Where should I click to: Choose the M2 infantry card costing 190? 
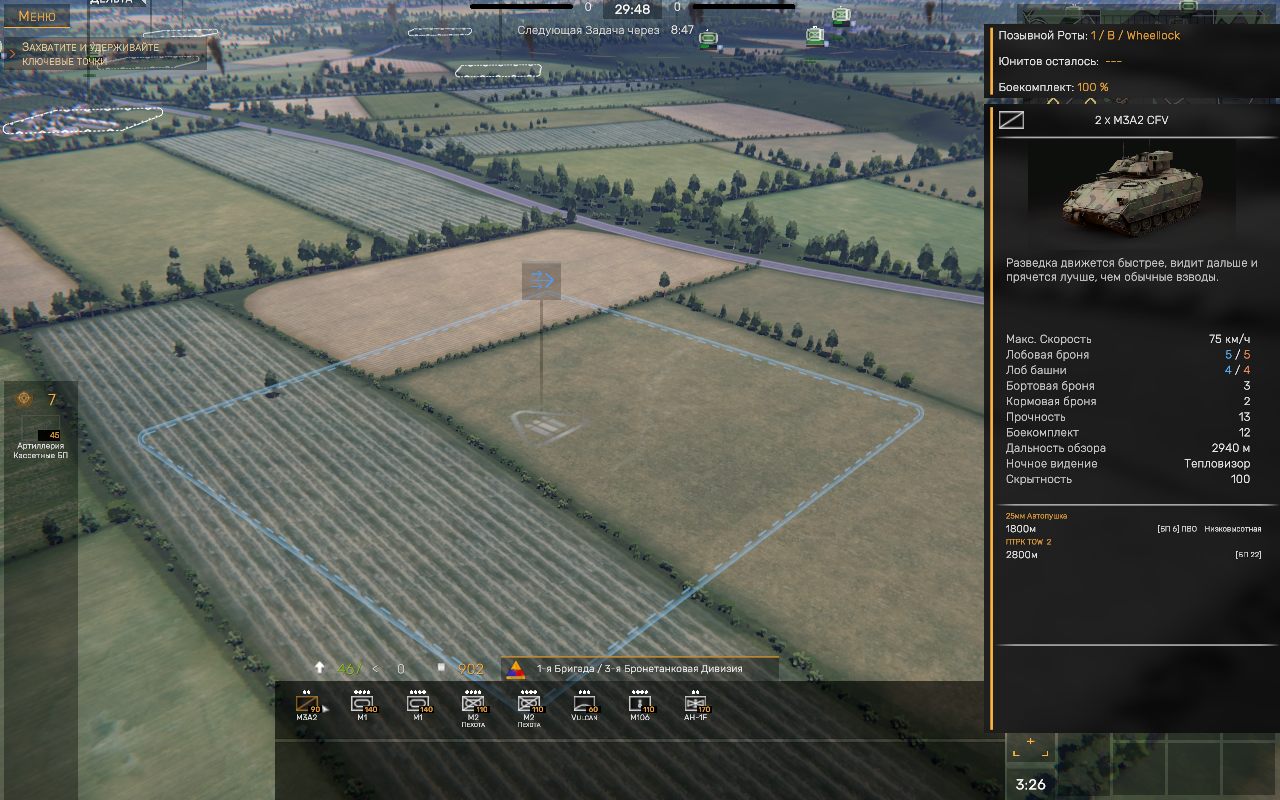pos(473,705)
